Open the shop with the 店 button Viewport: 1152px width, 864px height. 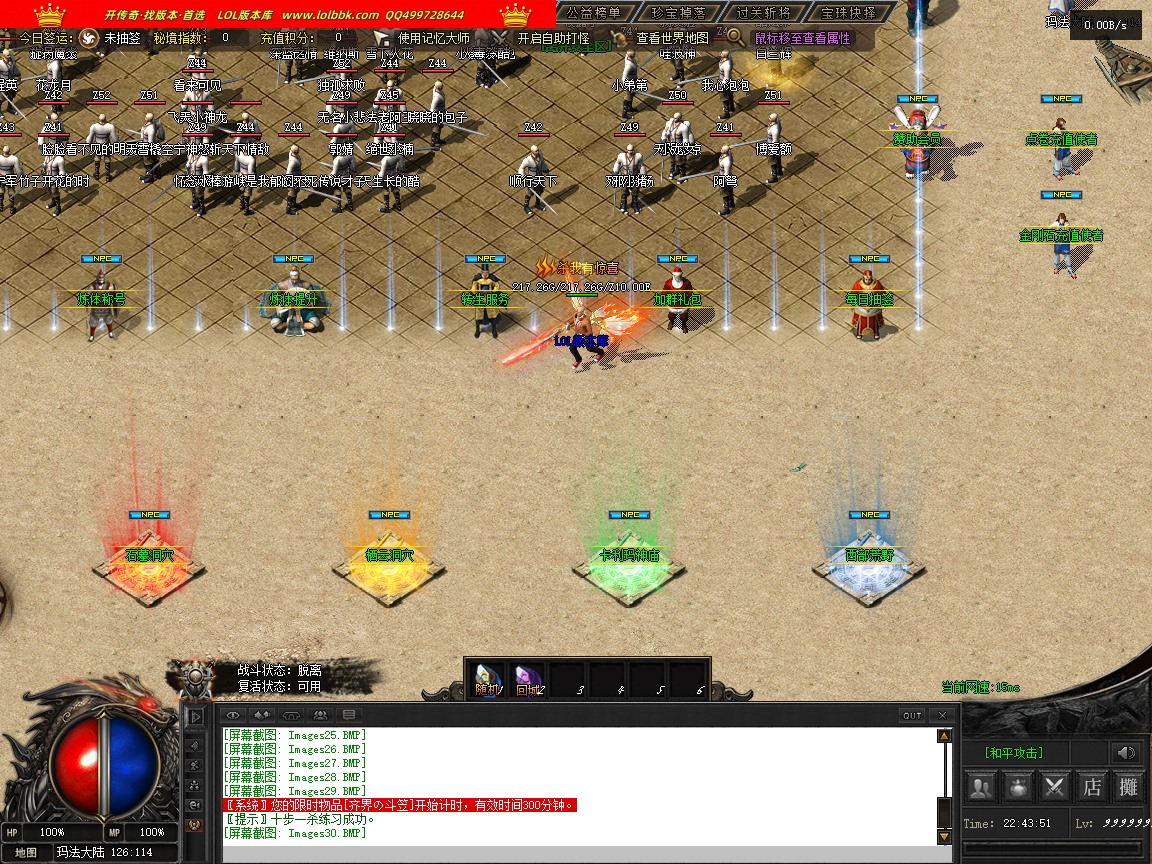pos(1092,787)
